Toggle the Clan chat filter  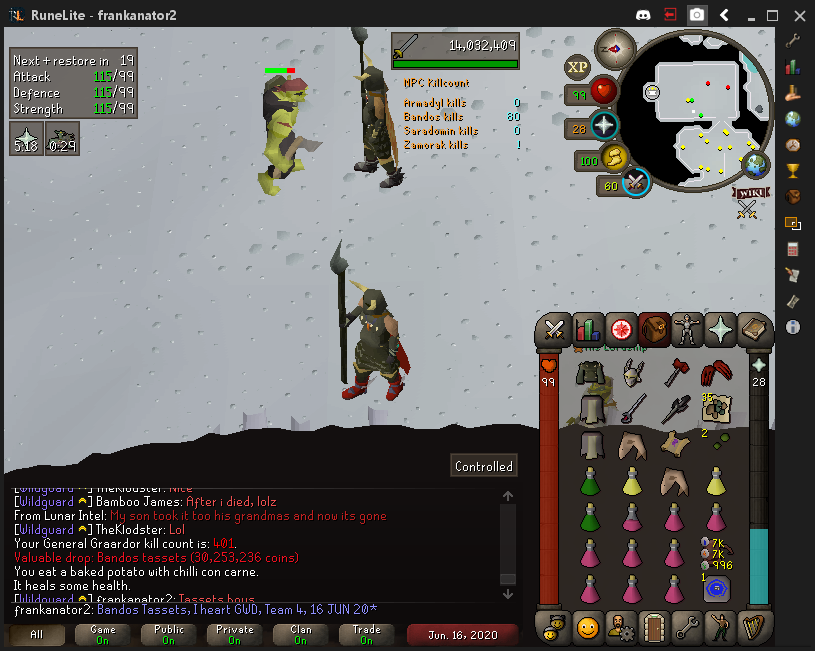click(x=300, y=635)
